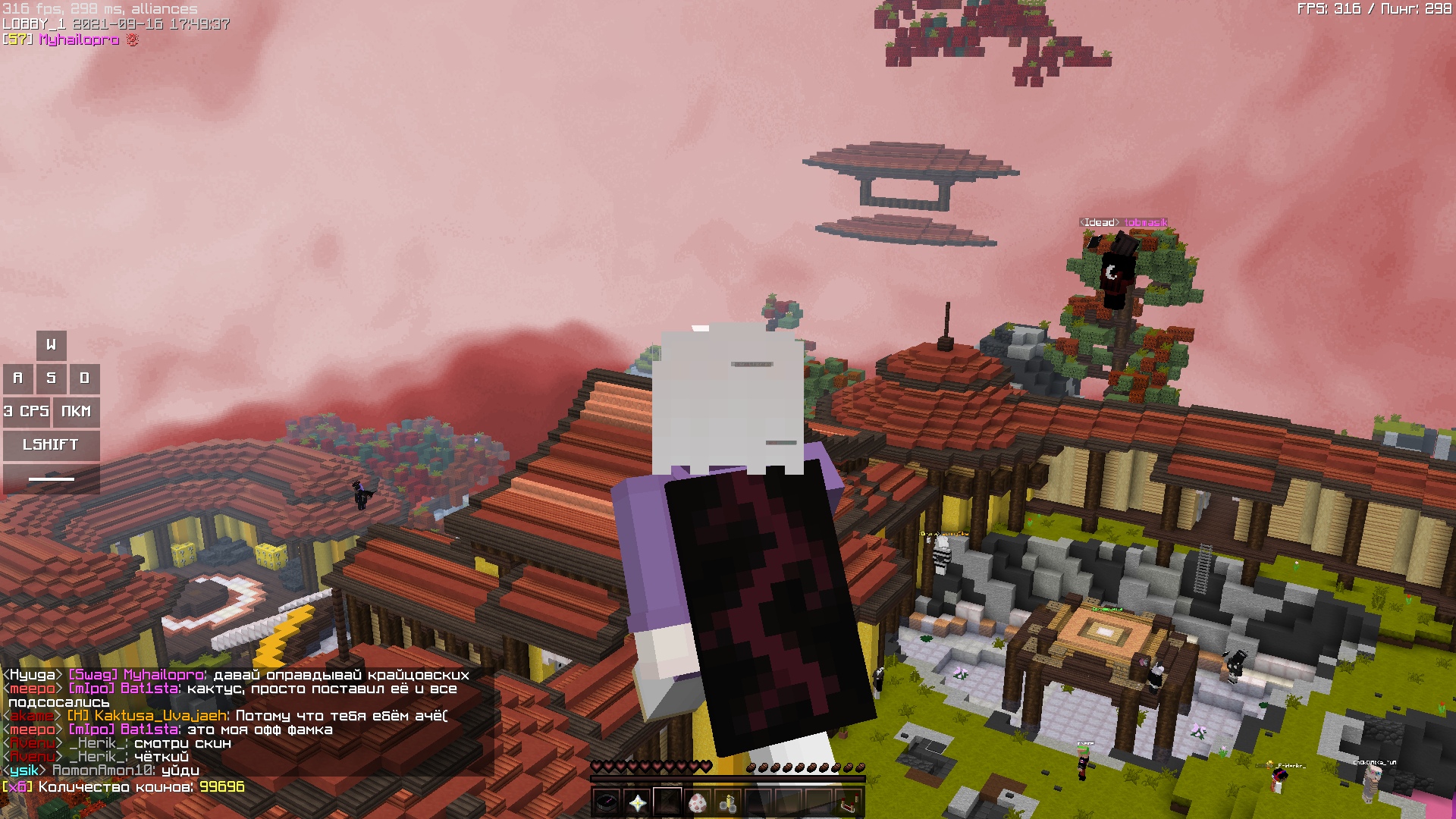Select the nether star hotbar slot
The height and width of the screenshot is (819, 1456).
click(x=637, y=802)
